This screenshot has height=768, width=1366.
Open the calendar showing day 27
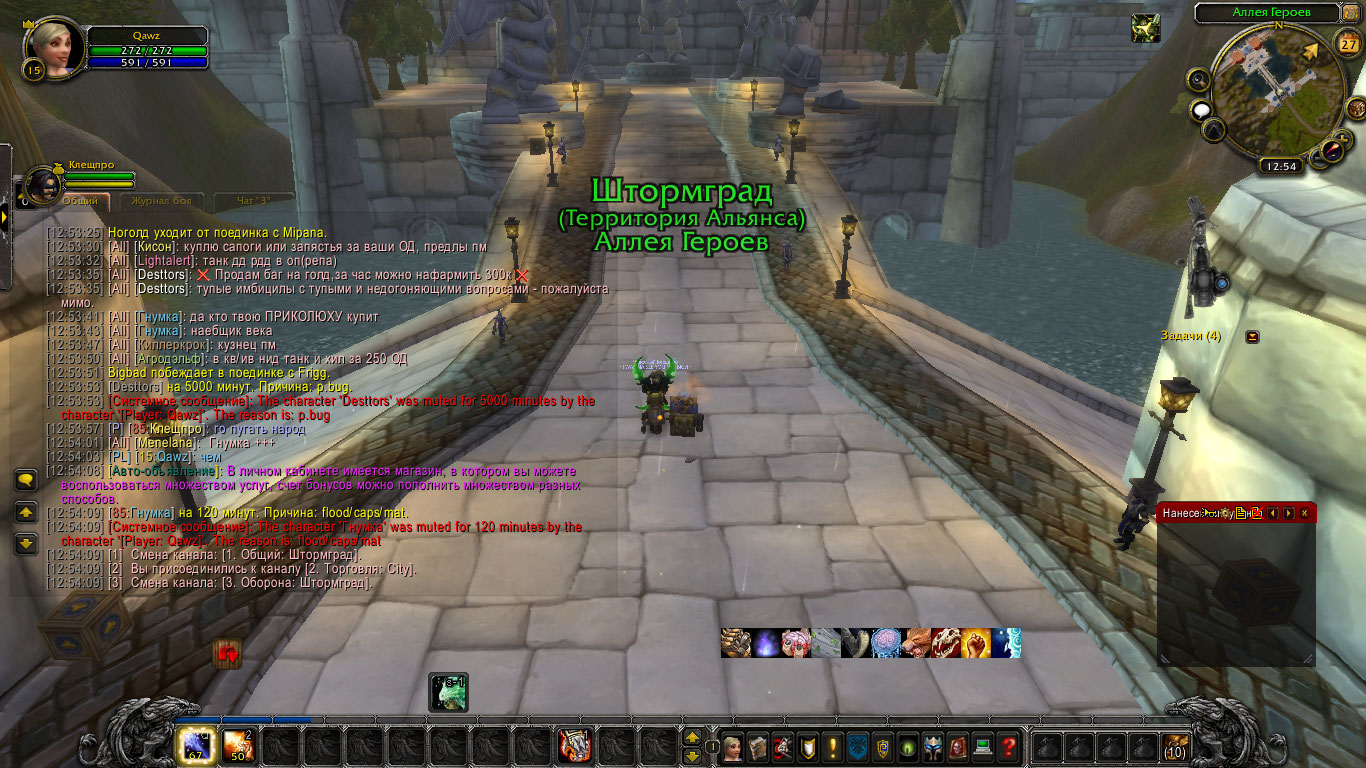[x=1347, y=43]
